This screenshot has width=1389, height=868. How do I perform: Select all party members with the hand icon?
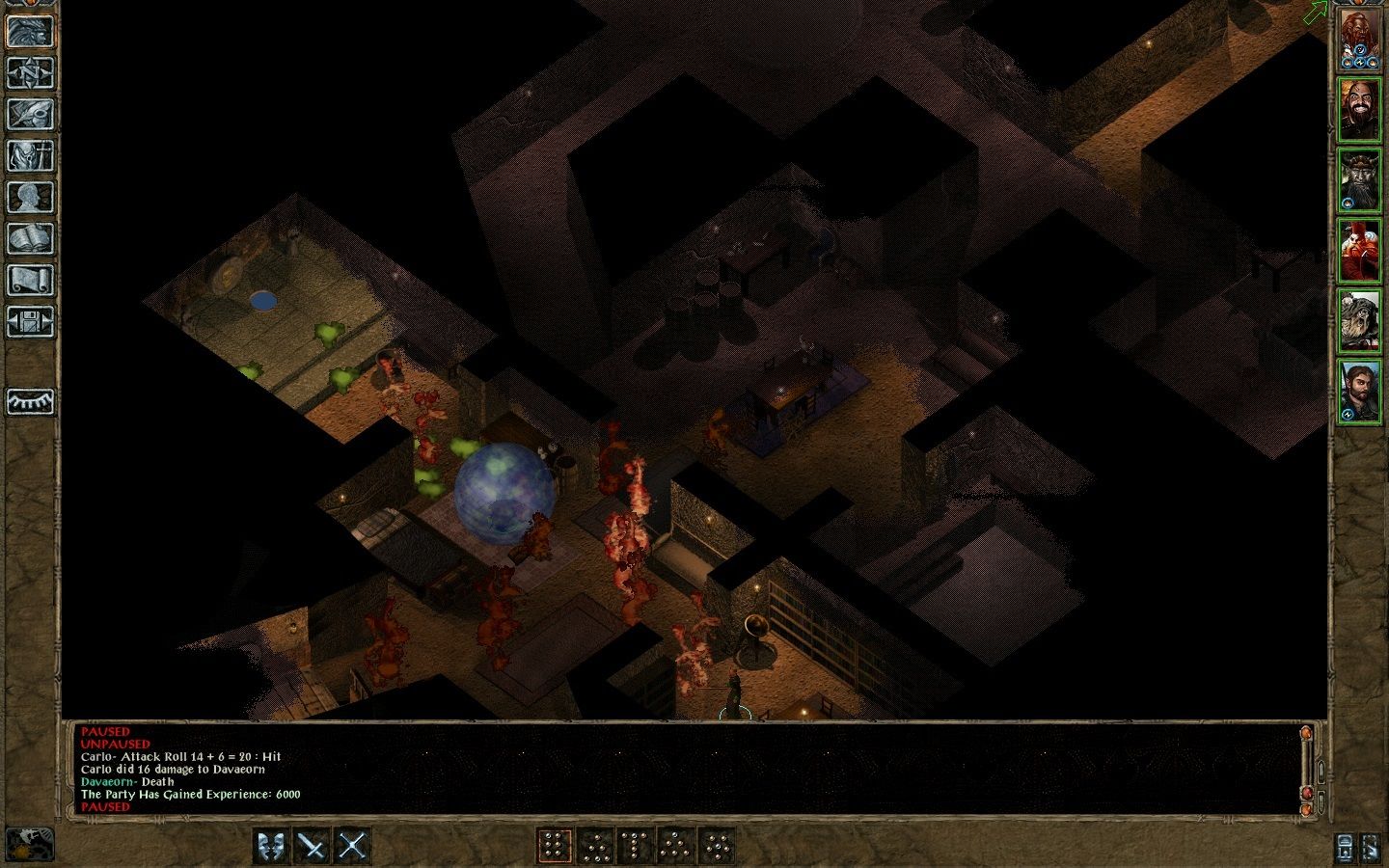1373,847
